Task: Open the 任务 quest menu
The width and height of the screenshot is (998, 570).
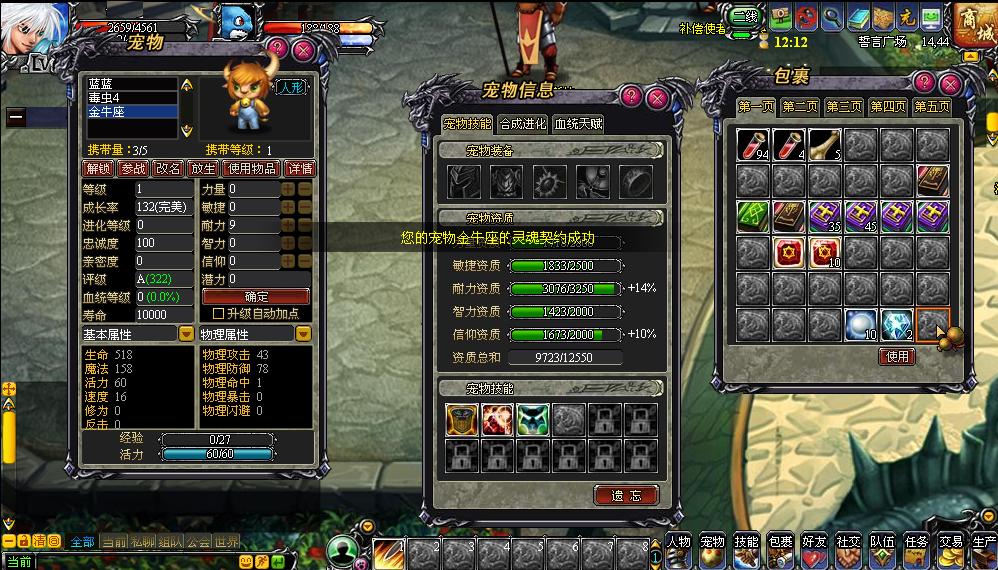Action: [916, 547]
